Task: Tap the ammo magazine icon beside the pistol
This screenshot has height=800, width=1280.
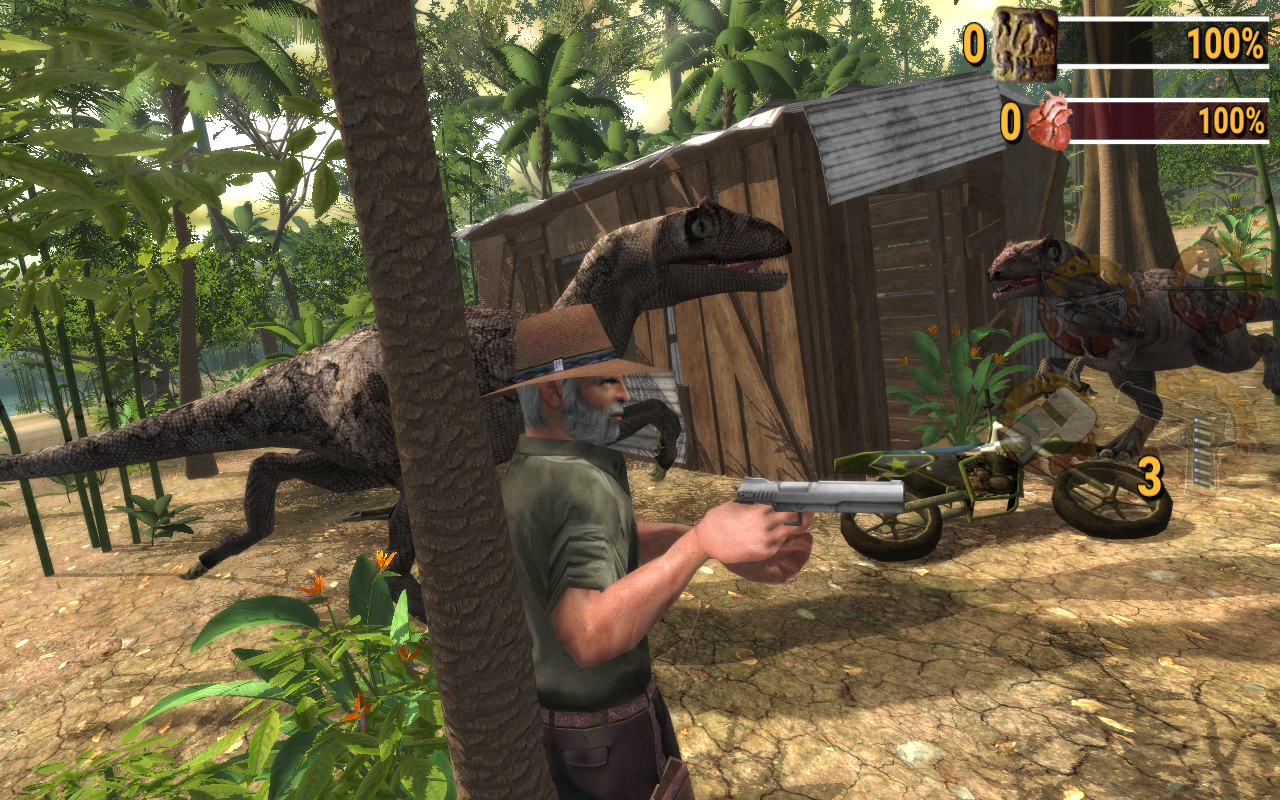Action: click(x=1203, y=450)
